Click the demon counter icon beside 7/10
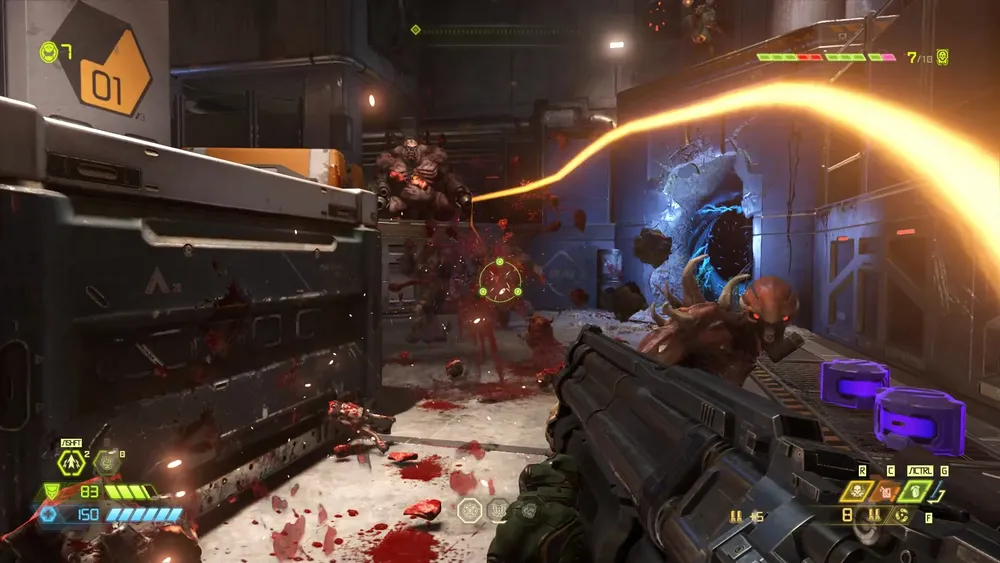This screenshot has width=1000, height=563. [942, 57]
